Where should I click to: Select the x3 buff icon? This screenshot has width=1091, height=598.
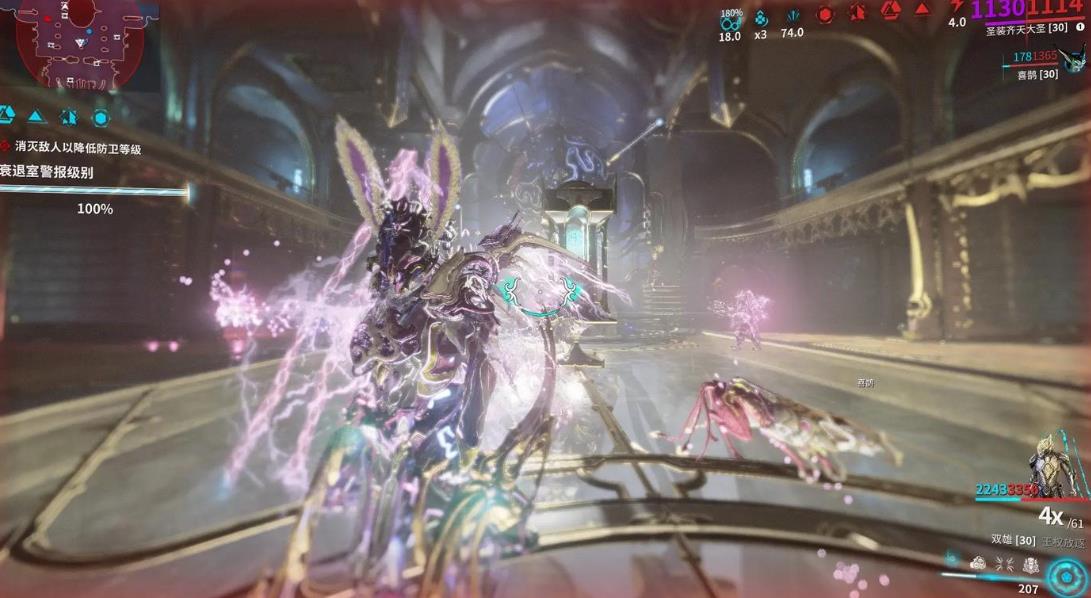pos(761,18)
